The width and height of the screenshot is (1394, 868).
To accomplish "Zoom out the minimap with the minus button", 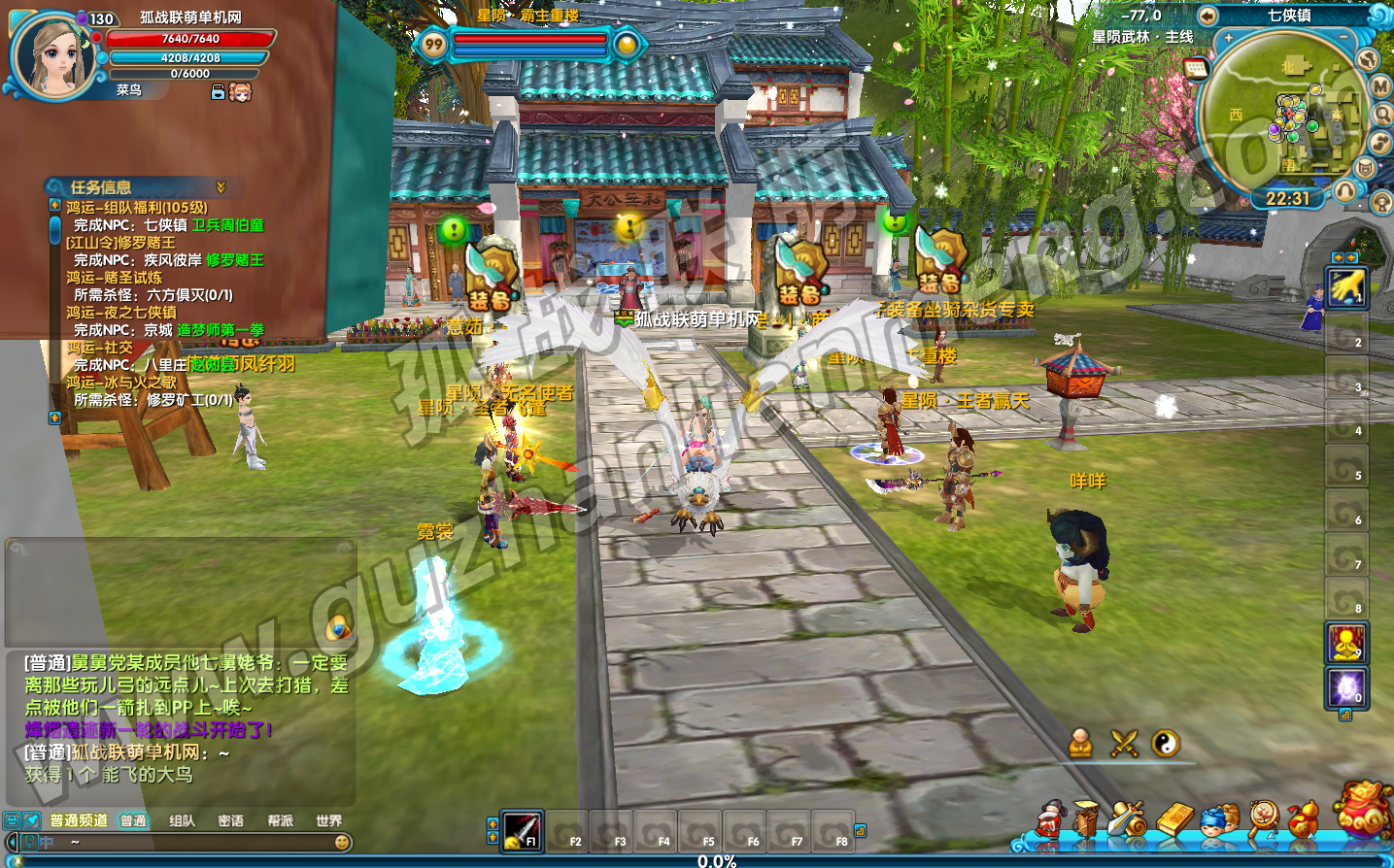I will pyautogui.click(x=1343, y=37).
